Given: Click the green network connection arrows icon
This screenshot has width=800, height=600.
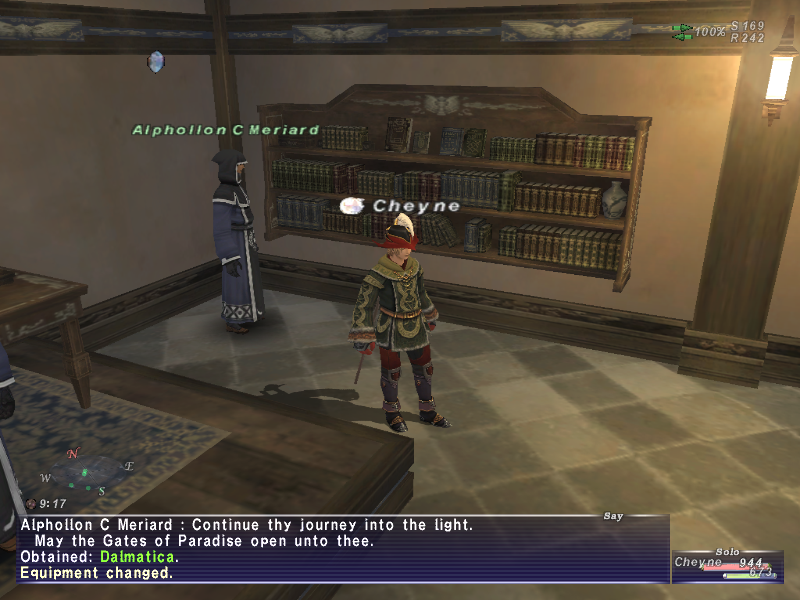Looking at the screenshot, I should (683, 32).
